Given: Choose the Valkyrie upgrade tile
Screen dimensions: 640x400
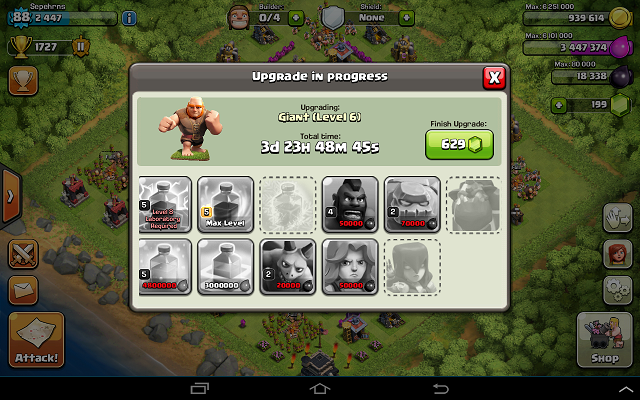Looking at the screenshot, I should [x=350, y=267].
